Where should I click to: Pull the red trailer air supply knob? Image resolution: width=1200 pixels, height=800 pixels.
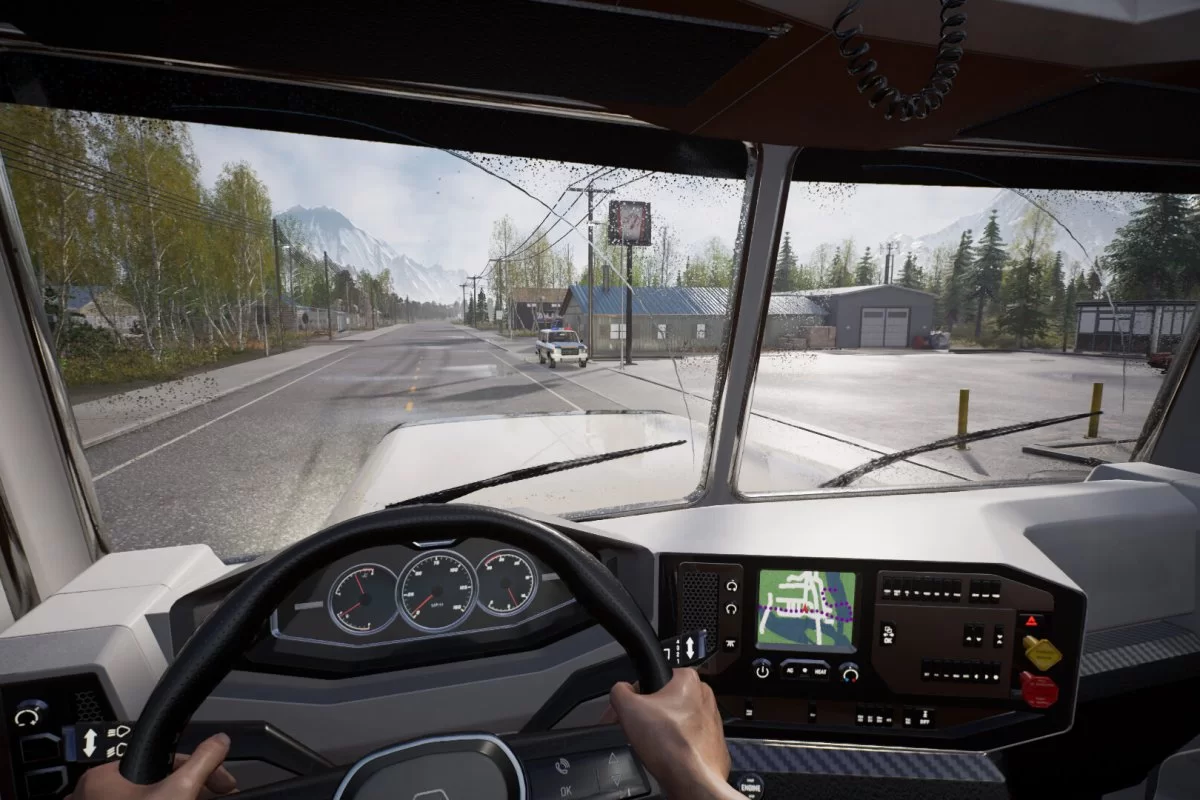[x=1039, y=690]
